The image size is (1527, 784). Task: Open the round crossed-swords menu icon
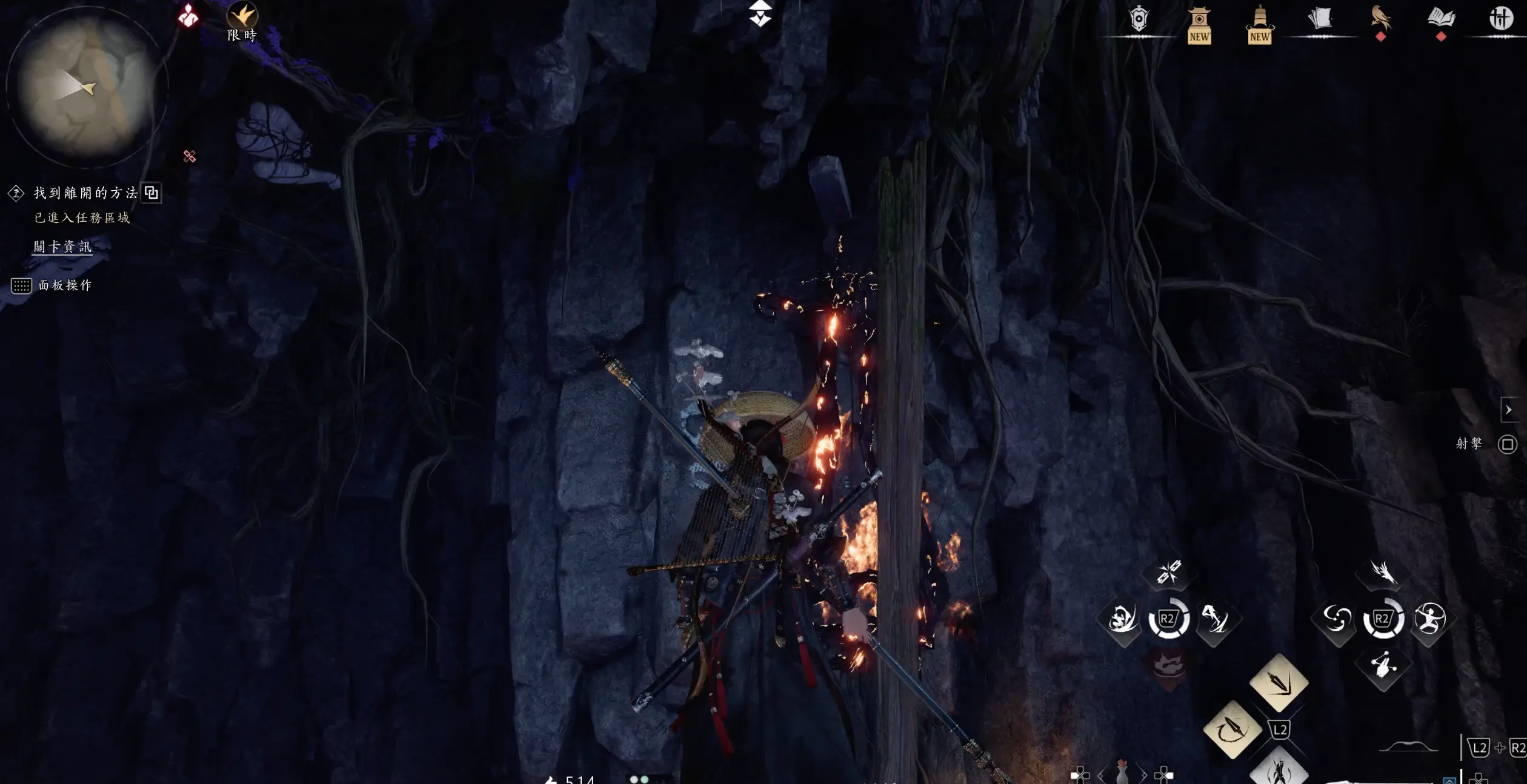pyautogui.click(x=1501, y=18)
